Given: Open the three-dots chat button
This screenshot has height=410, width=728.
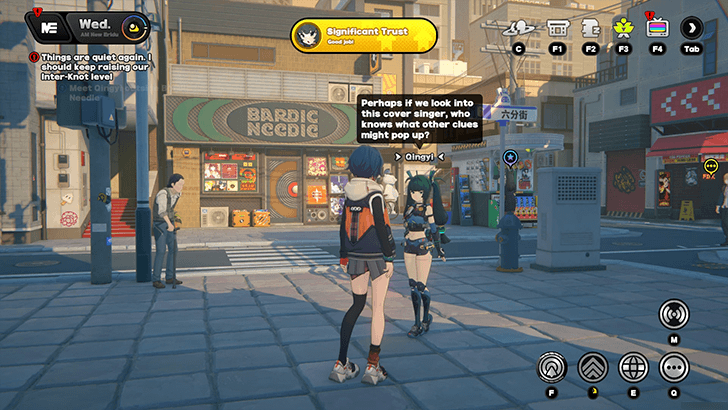Looking at the screenshot, I should coord(674,367).
